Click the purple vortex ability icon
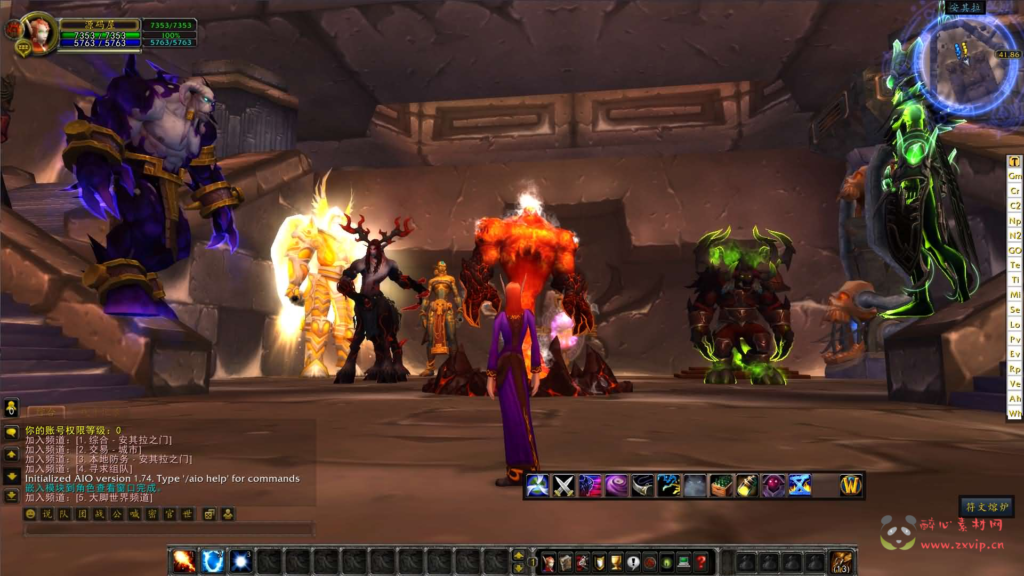 [617, 486]
